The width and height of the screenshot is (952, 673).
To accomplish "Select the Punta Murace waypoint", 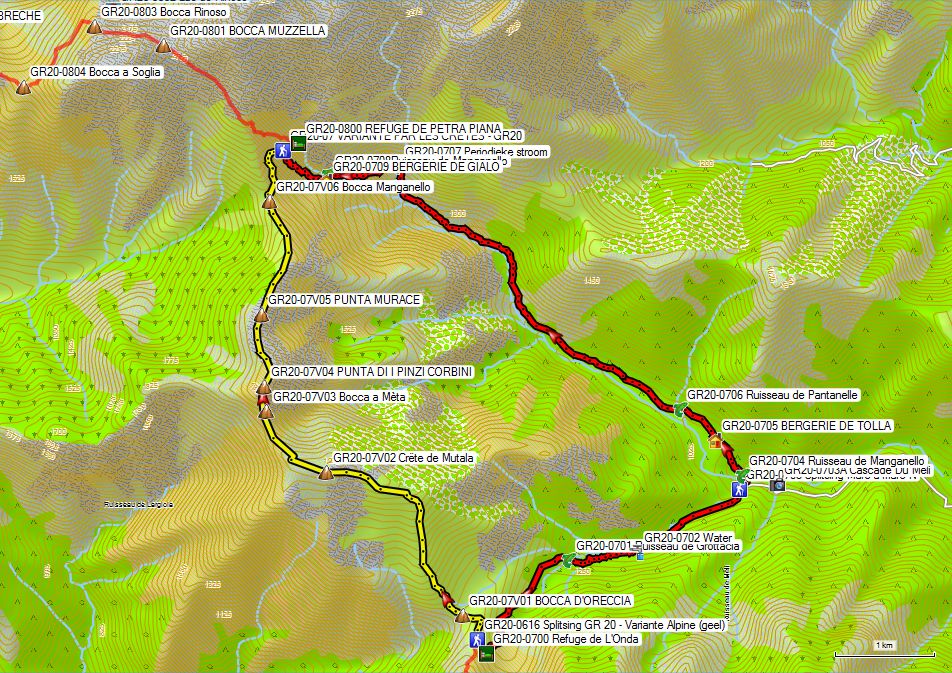I will [x=261, y=315].
